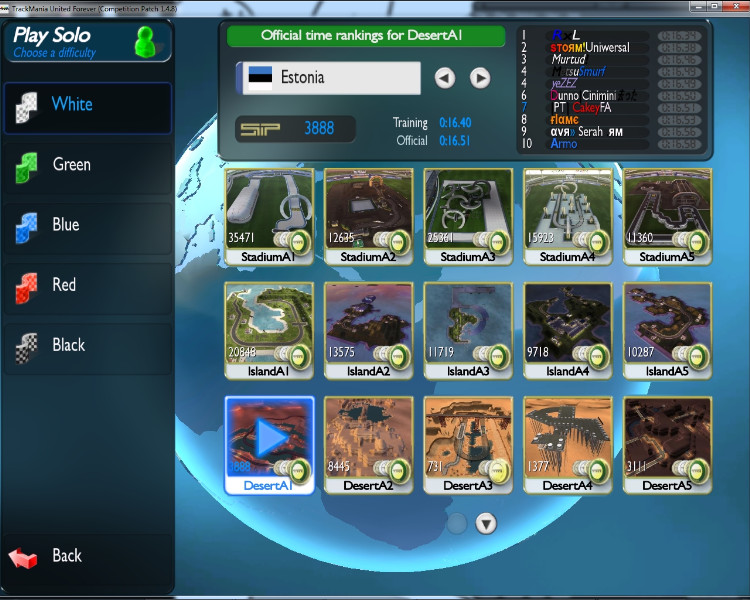Choose the Blue difficulty
Viewport: 750px width, 600px height.
pos(86,225)
